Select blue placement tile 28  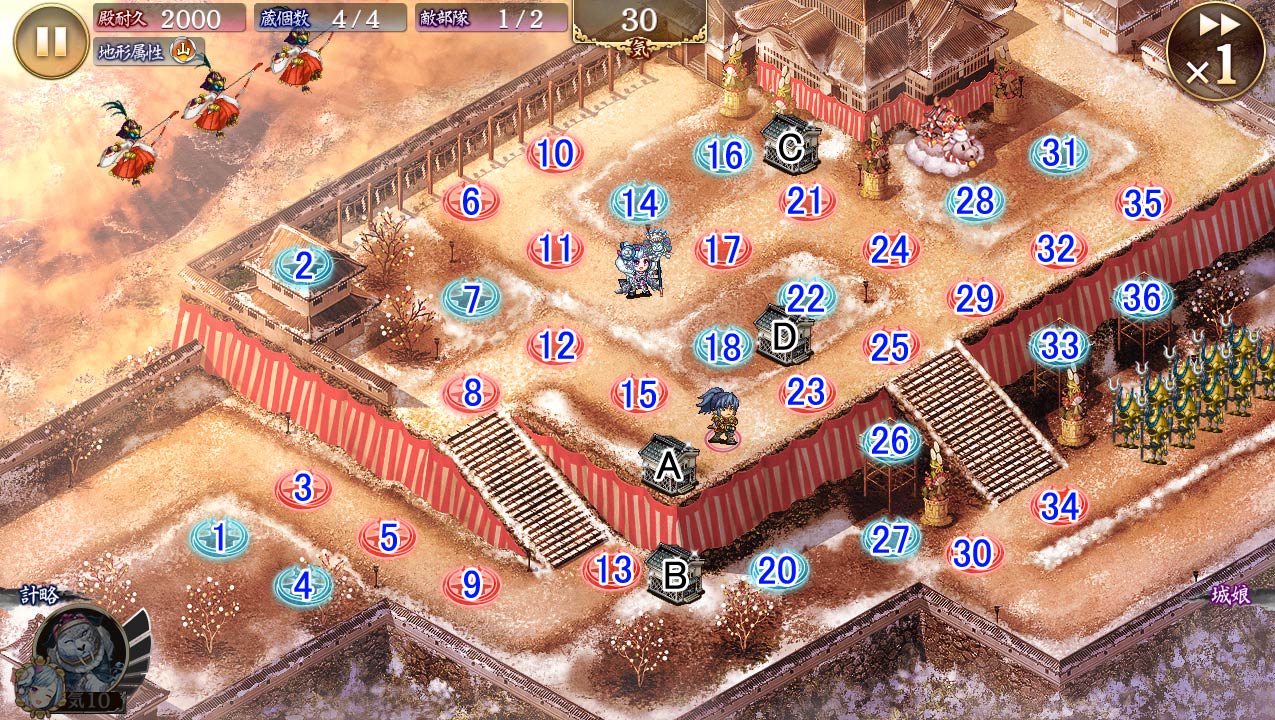coord(975,202)
